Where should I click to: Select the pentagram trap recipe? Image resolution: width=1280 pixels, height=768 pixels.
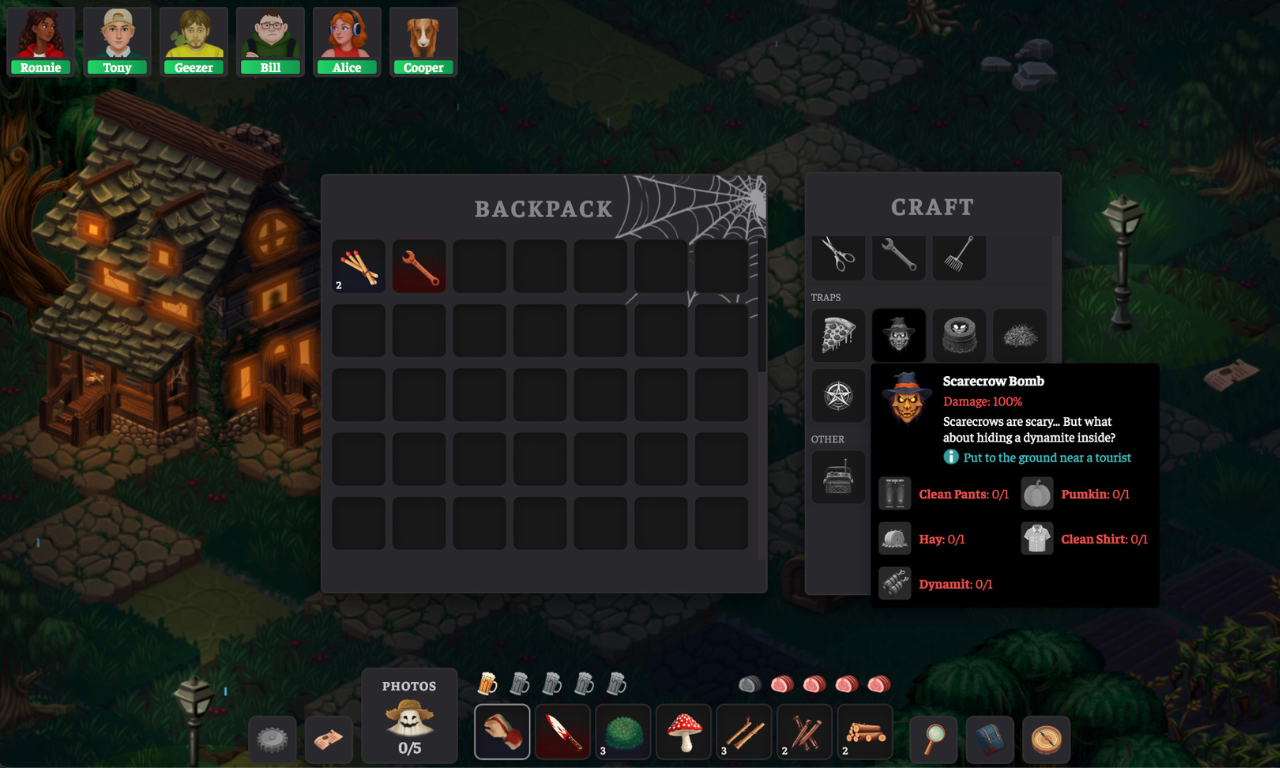[x=838, y=396]
